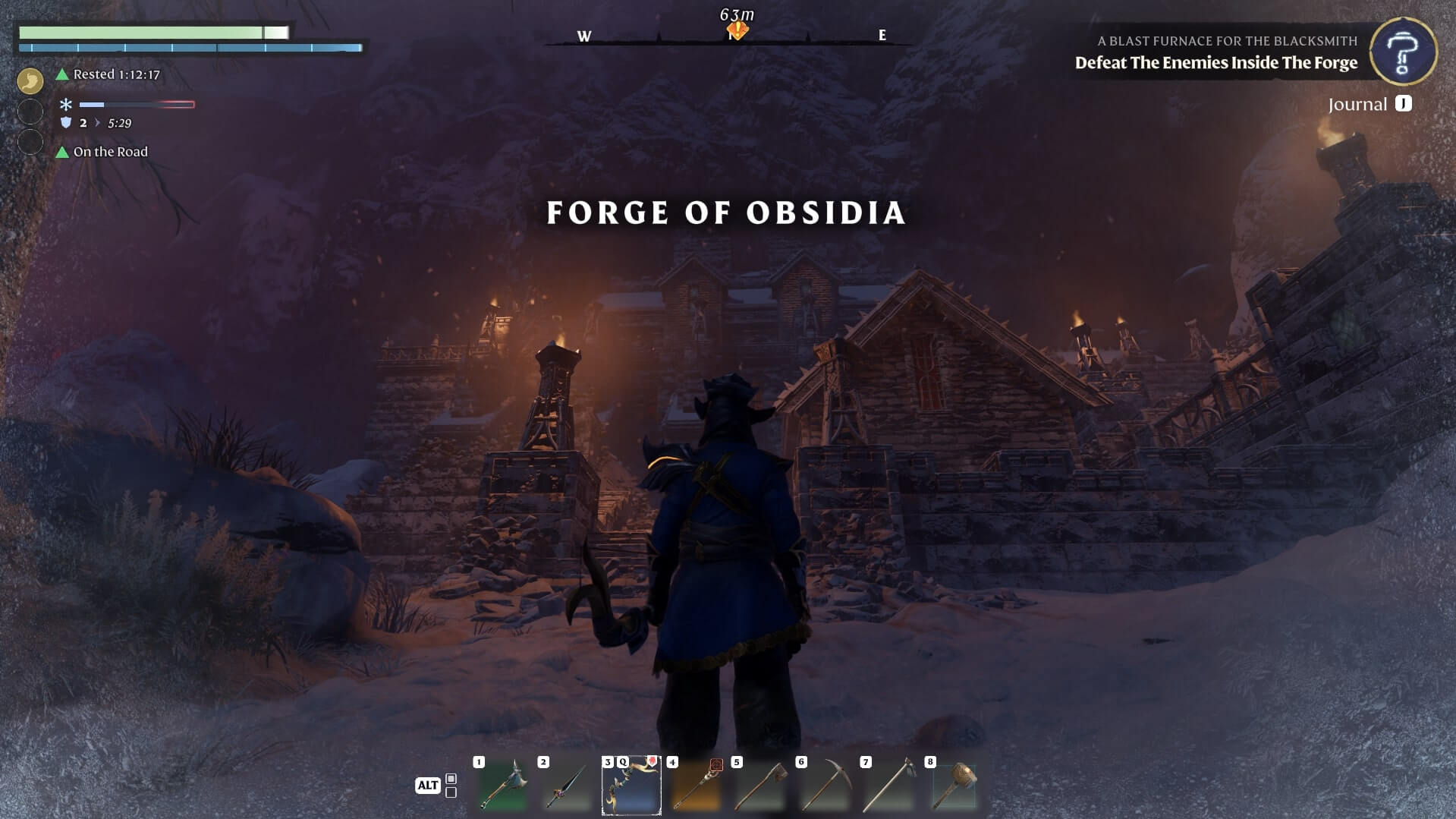This screenshot has height=819, width=1456.
Task: Click the Rested buff entry
Action: [x=115, y=74]
